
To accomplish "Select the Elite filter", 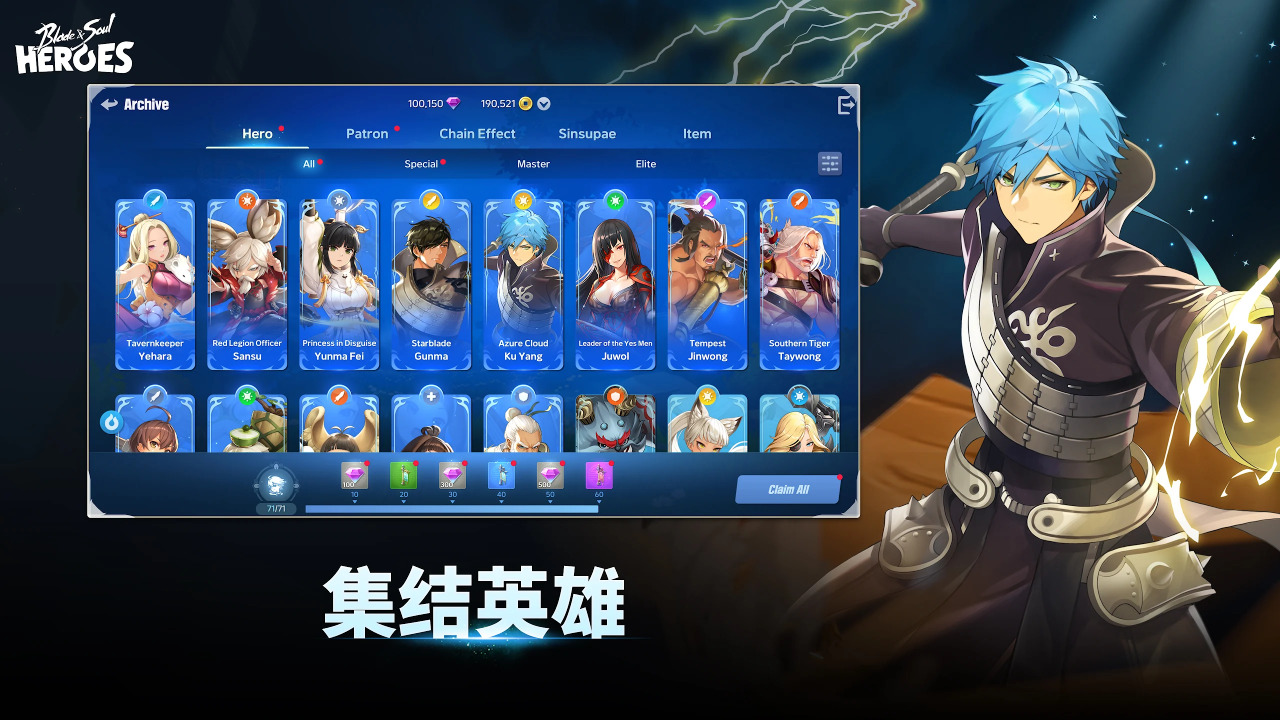I will (x=645, y=163).
